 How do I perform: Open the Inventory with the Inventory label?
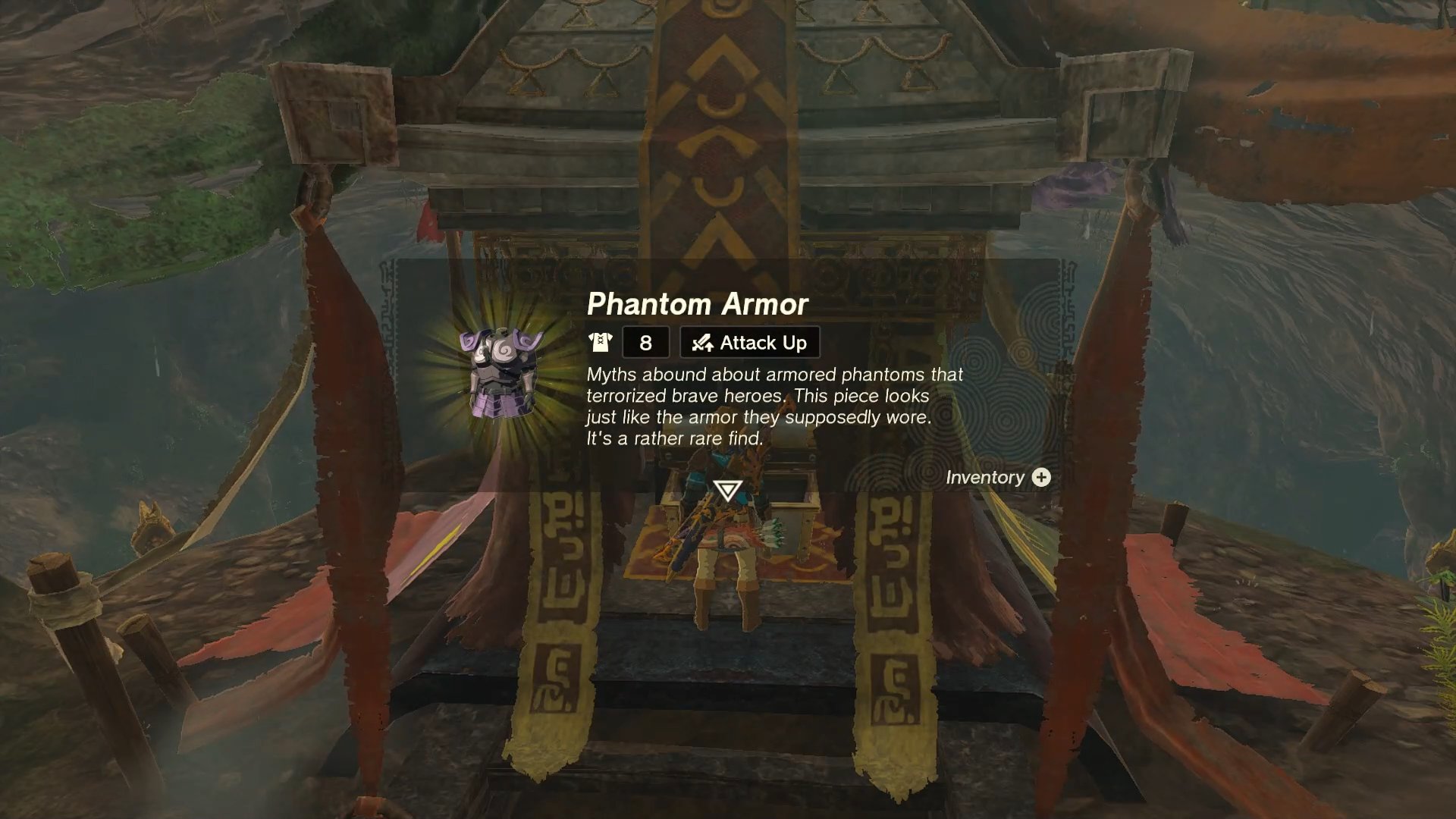coord(986,478)
